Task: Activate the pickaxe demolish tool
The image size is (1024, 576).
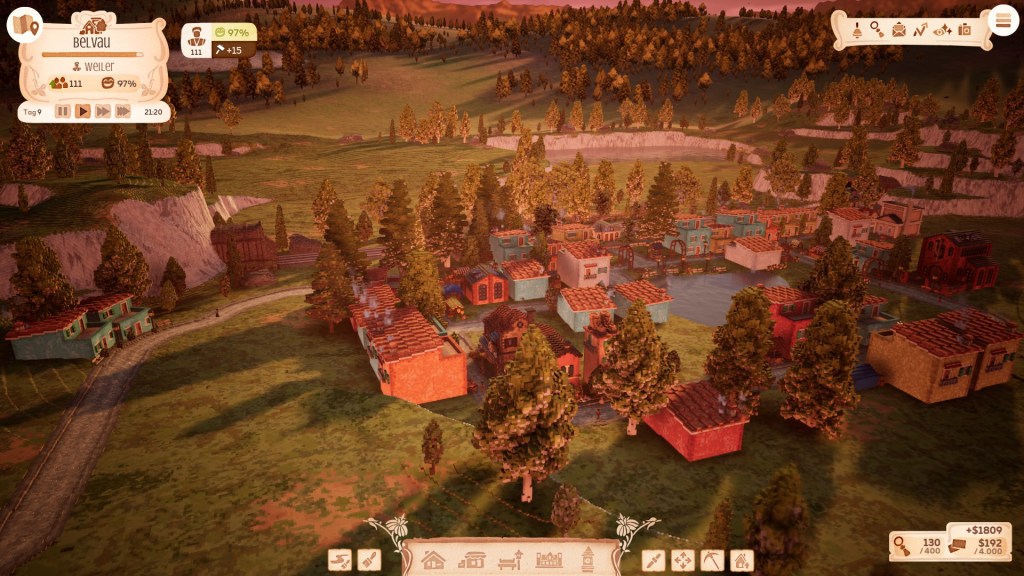Action: [711, 560]
